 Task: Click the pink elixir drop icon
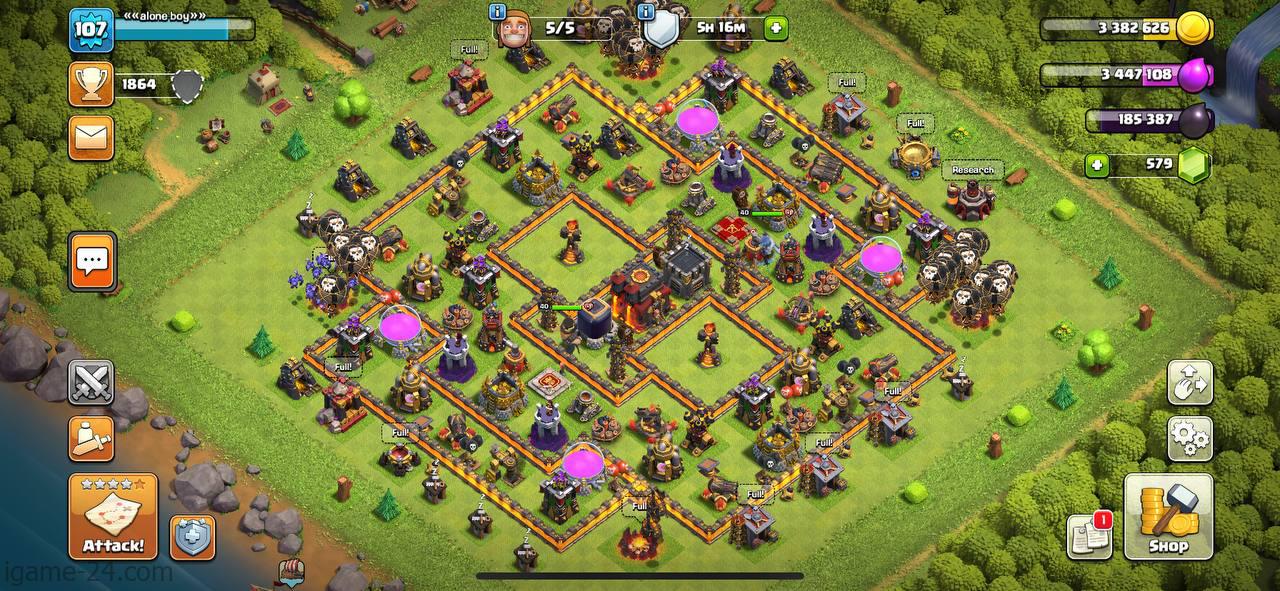pos(1194,75)
